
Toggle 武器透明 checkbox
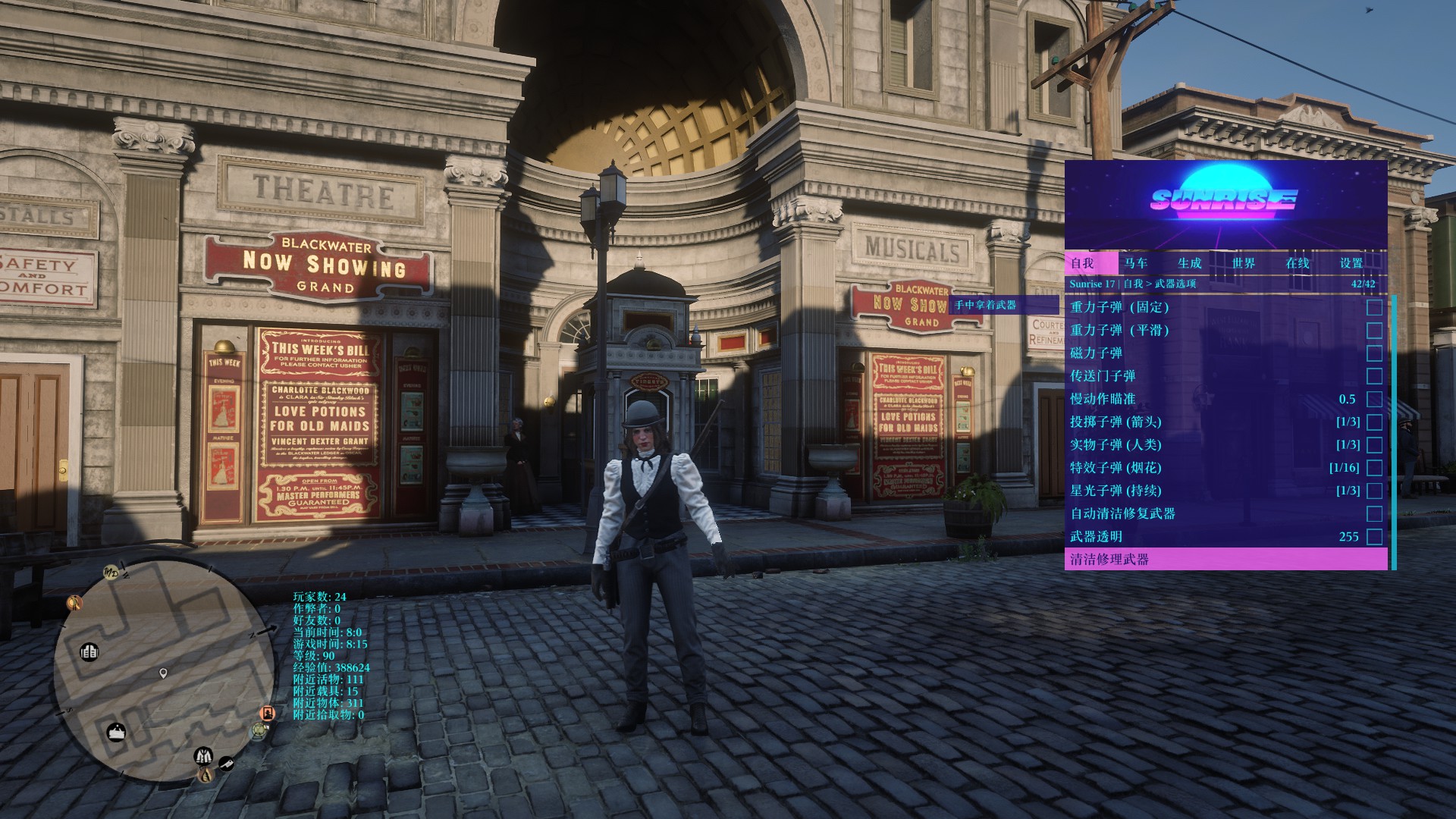coord(1374,537)
